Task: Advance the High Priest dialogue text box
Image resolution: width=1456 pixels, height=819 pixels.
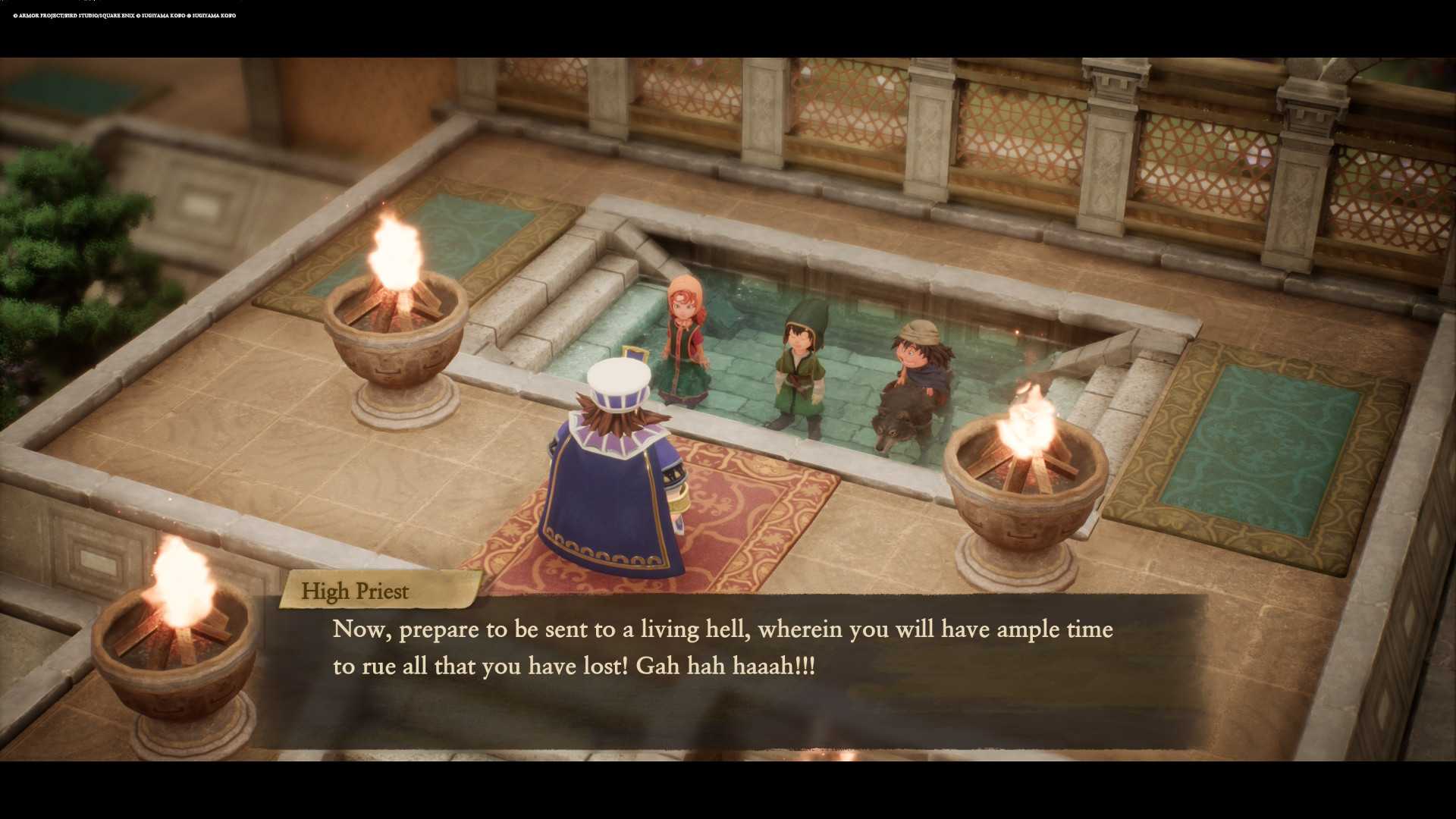Action: coord(726,667)
